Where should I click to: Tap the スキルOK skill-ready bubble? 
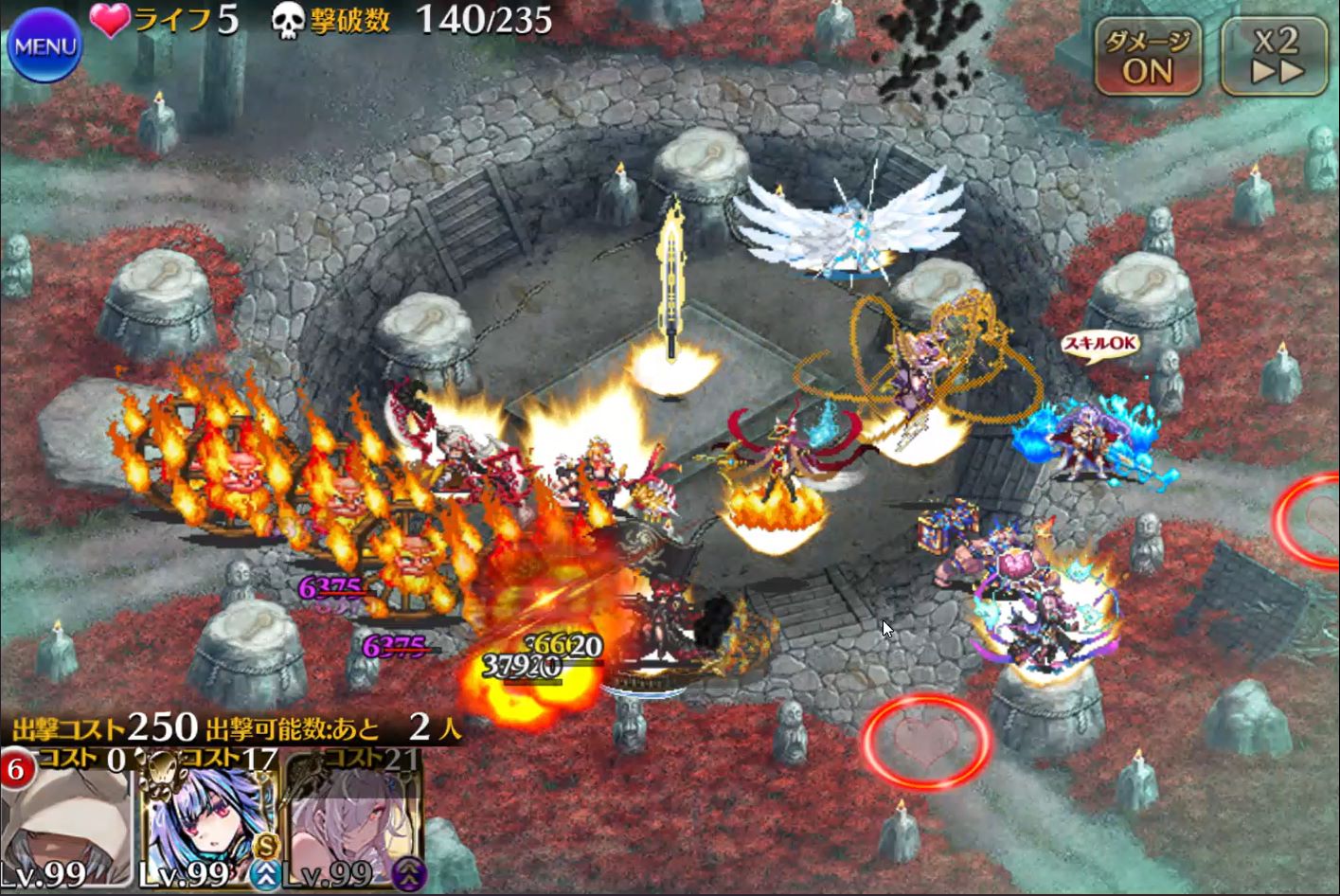[1100, 345]
